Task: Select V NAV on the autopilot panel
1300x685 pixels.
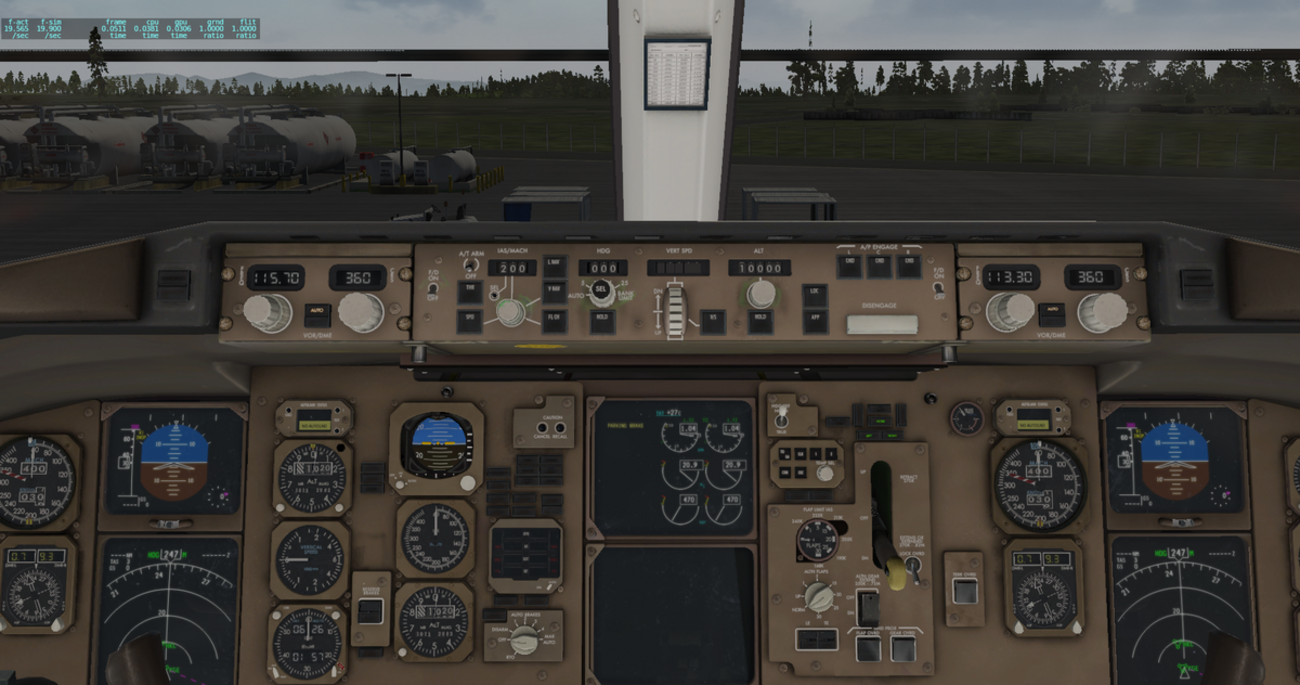Action: coord(555,292)
